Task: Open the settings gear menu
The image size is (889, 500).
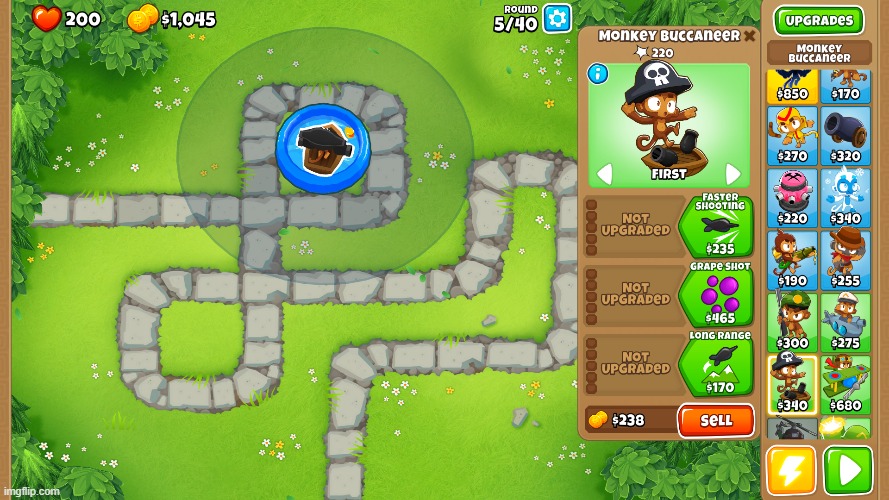Action: (x=557, y=18)
